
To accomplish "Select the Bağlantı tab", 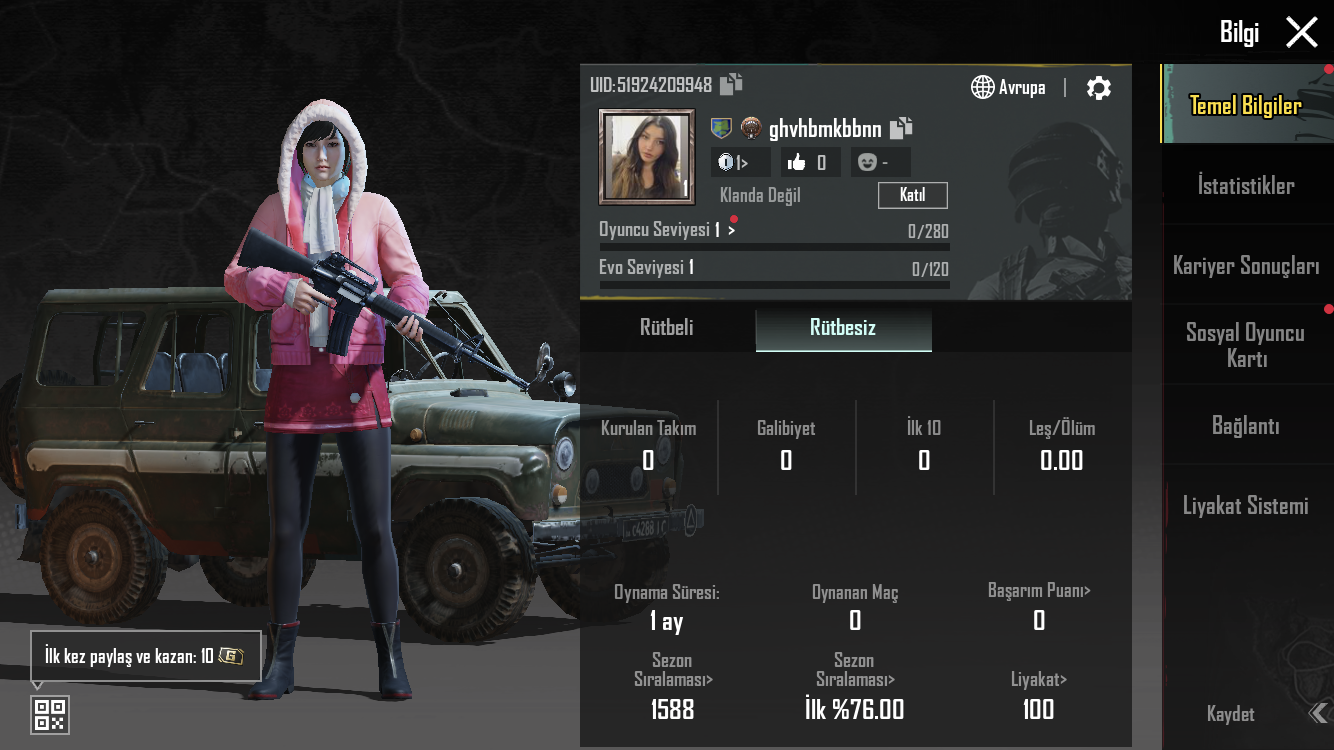I will [1246, 426].
